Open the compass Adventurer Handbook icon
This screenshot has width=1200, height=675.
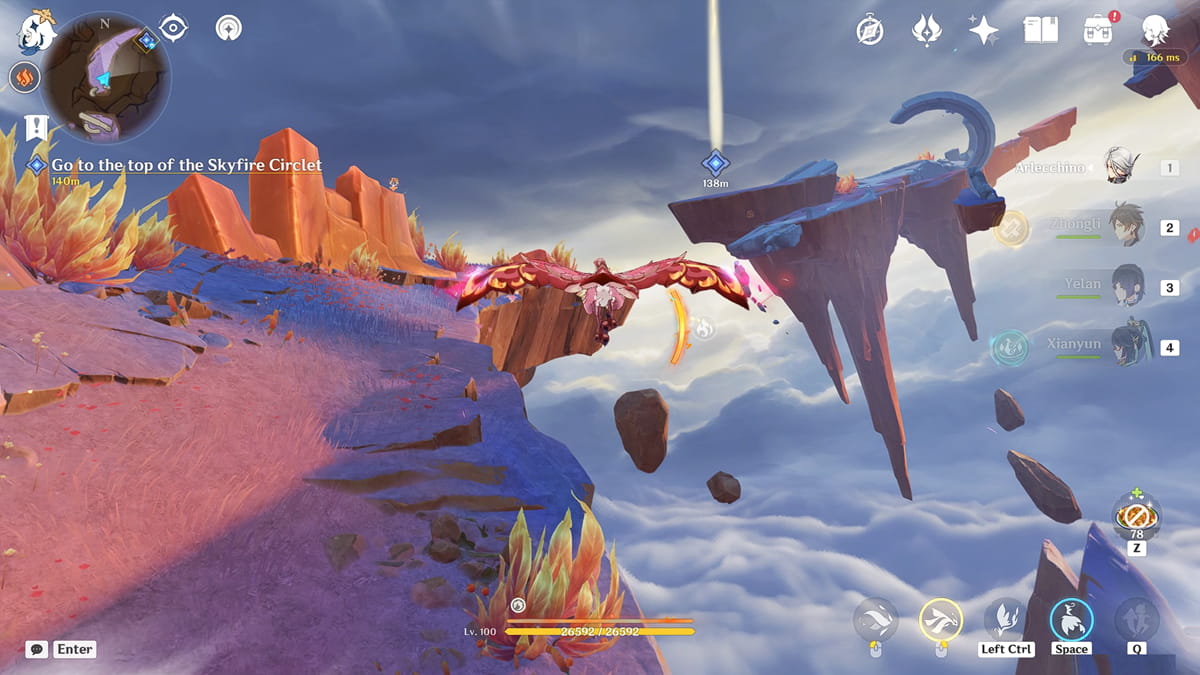coord(870,30)
